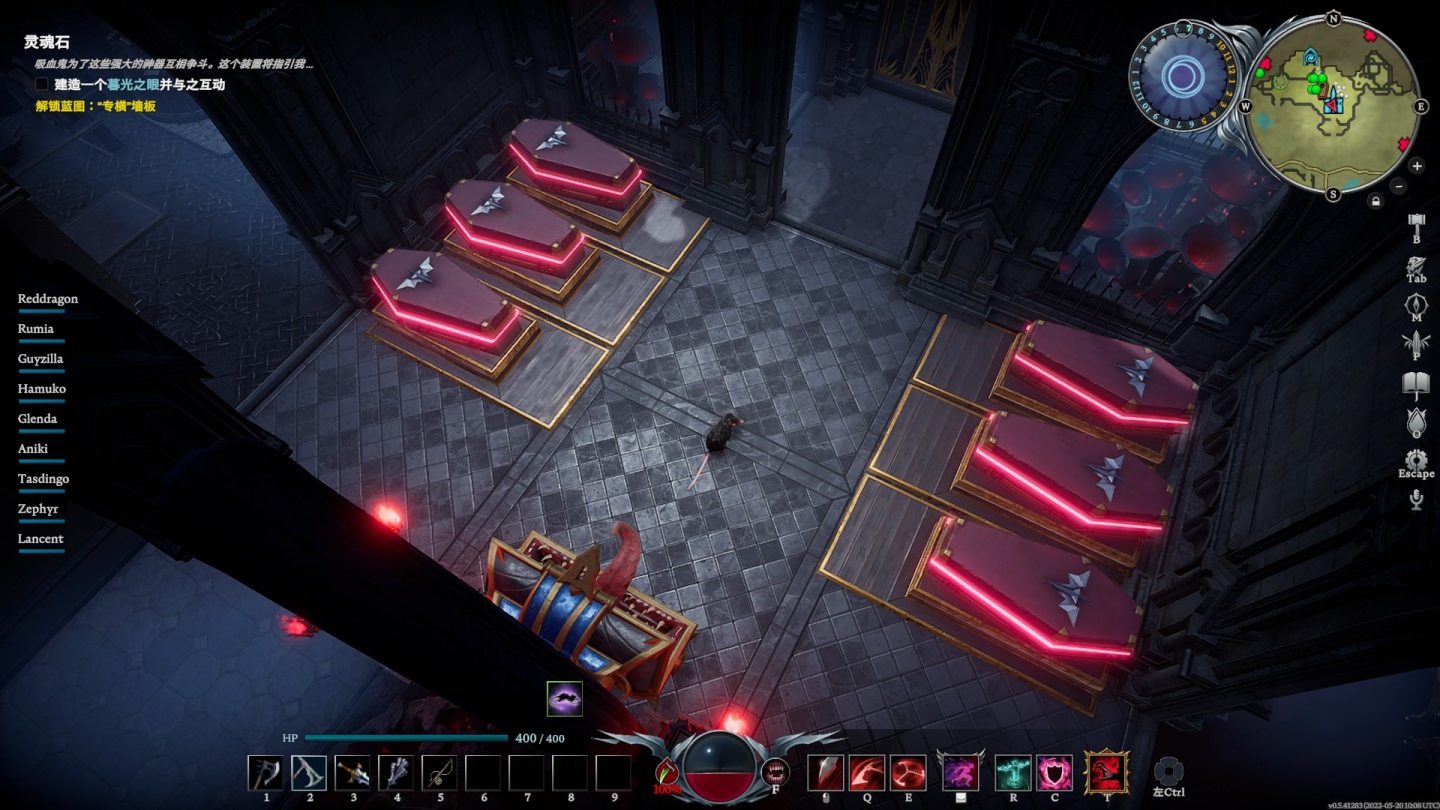Zoom out on the minimap
The image size is (1440, 810).
pos(1399,186)
